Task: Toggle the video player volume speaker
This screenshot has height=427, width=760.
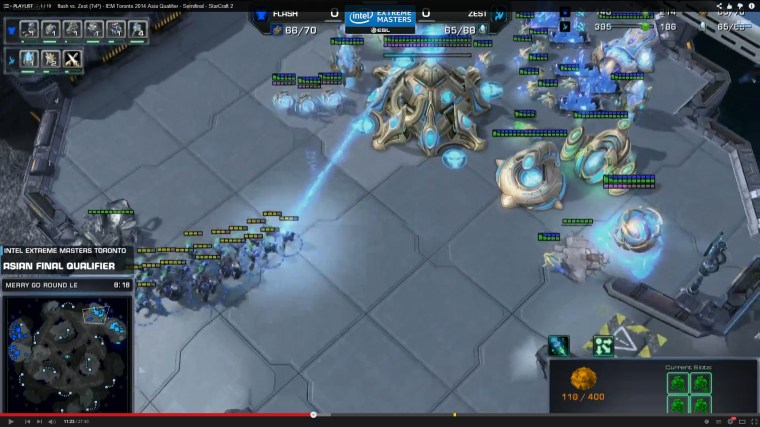Action: tap(51, 421)
